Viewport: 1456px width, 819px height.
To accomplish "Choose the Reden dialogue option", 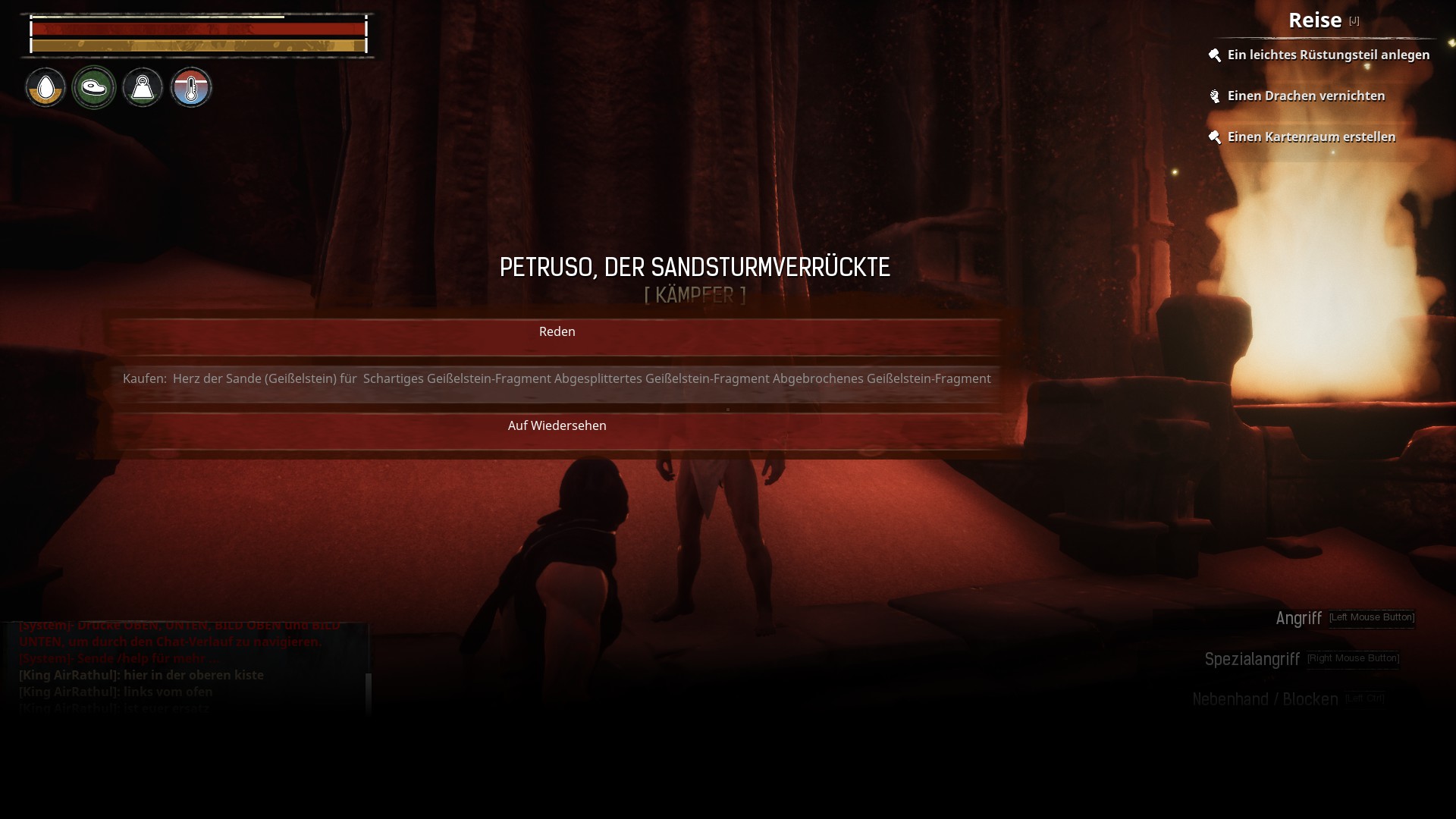I will (557, 332).
